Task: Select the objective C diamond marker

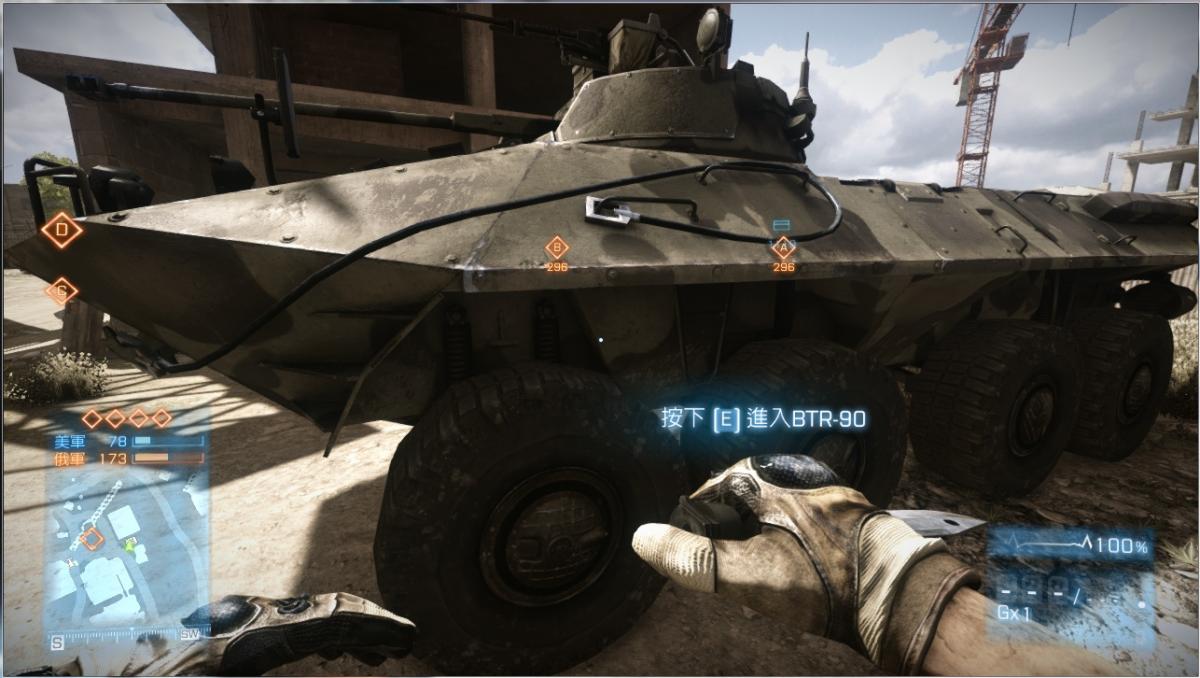Action: [61, 291]
